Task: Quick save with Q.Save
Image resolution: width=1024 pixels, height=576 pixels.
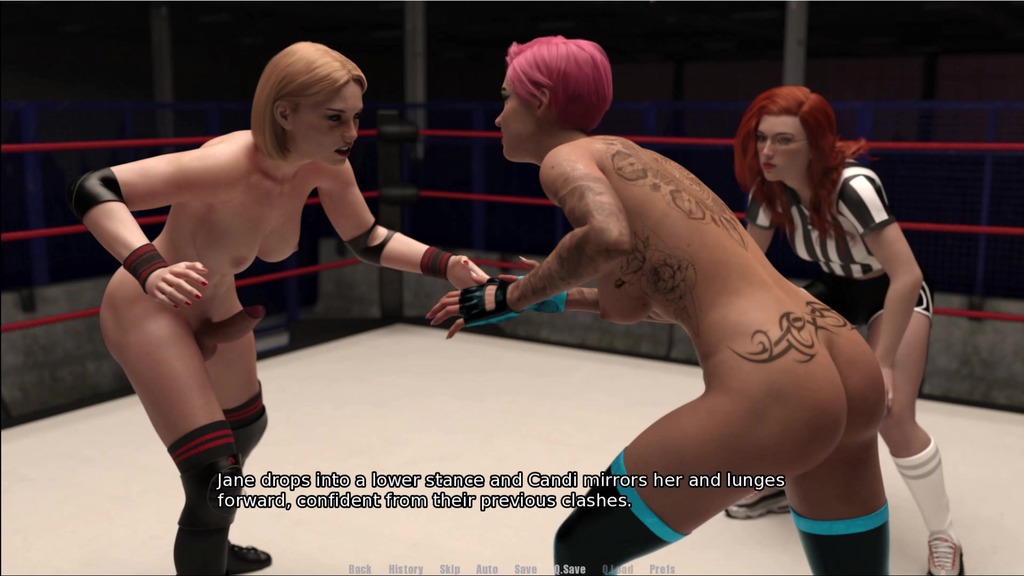Action: 570,569
